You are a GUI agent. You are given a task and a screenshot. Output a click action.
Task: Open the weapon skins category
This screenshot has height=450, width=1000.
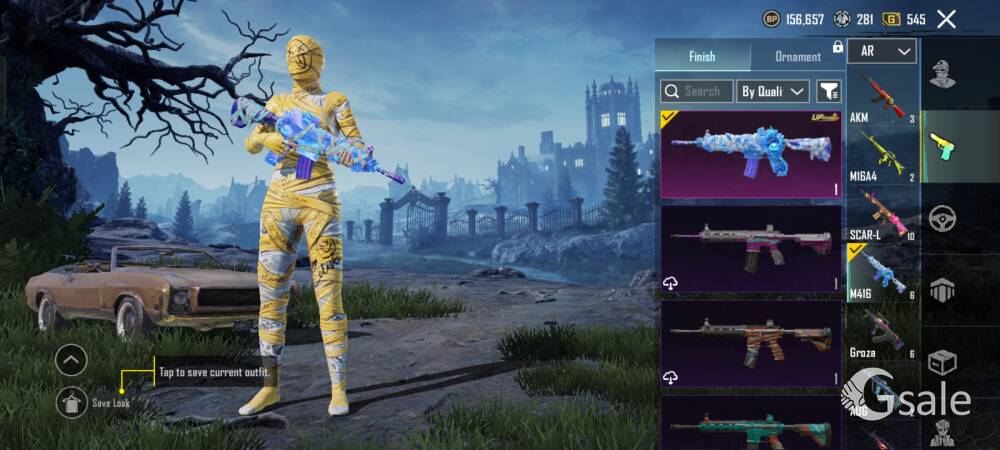coord(942,146)
